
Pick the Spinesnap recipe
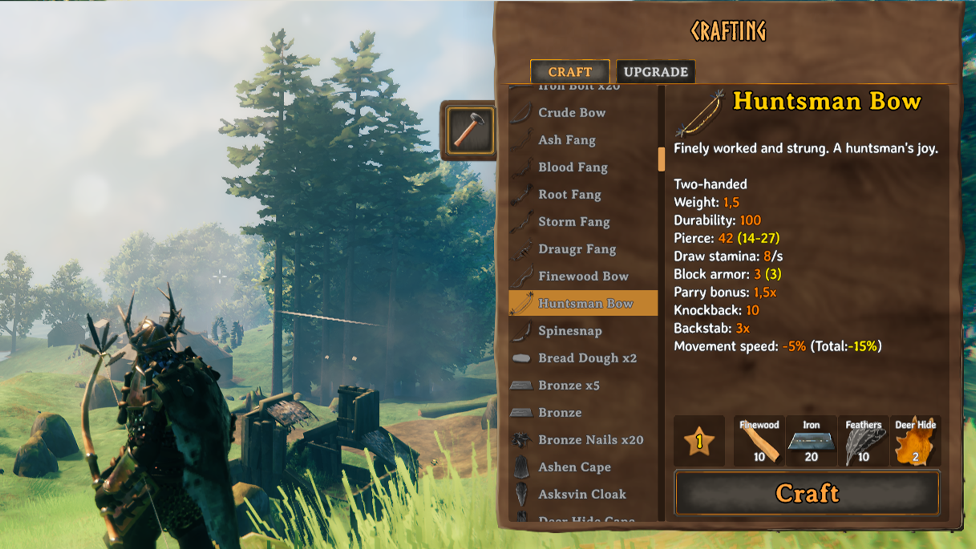pyautogui.click(x=570, y=331)
